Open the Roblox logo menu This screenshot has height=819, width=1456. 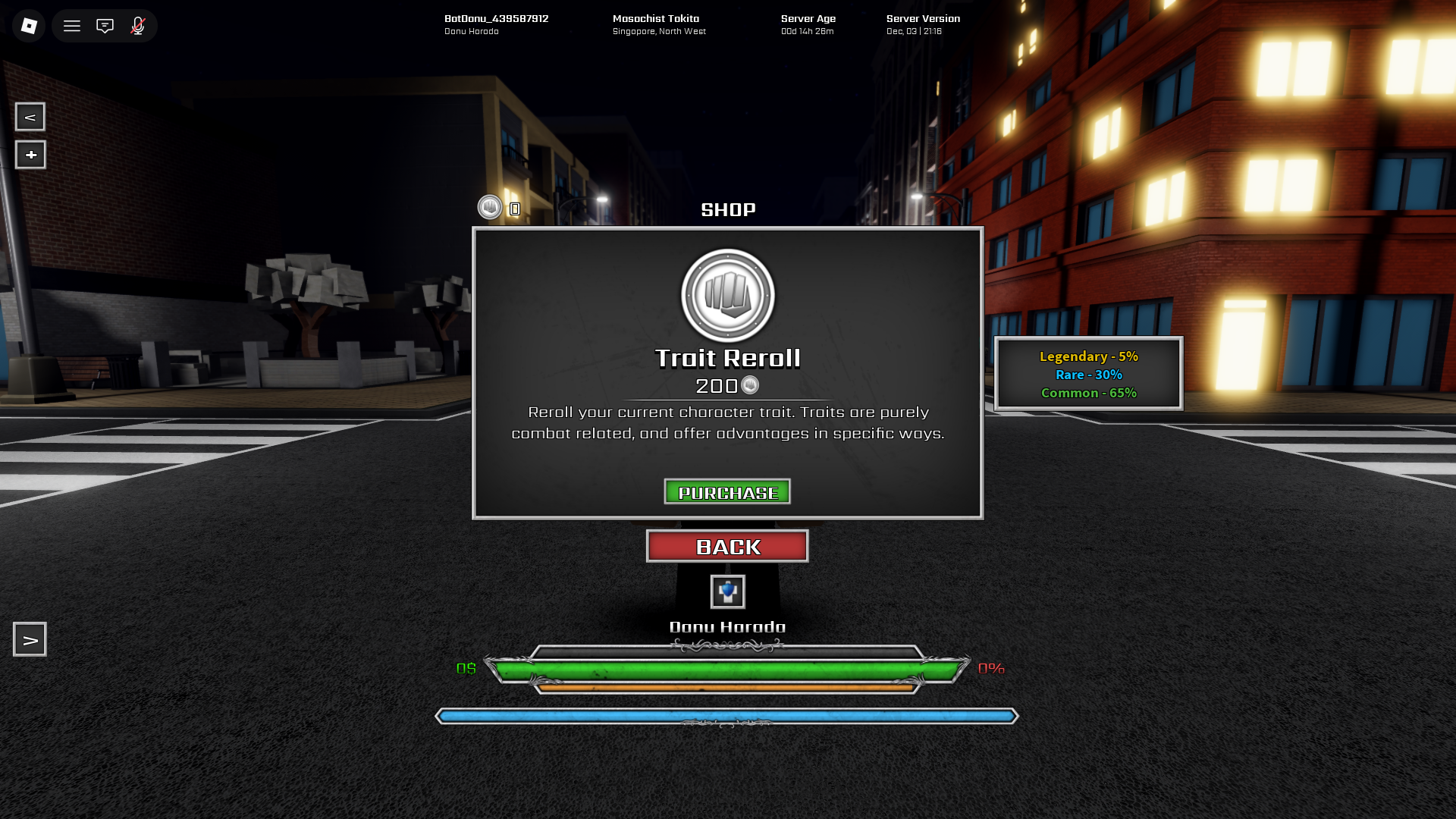point(29,26)
